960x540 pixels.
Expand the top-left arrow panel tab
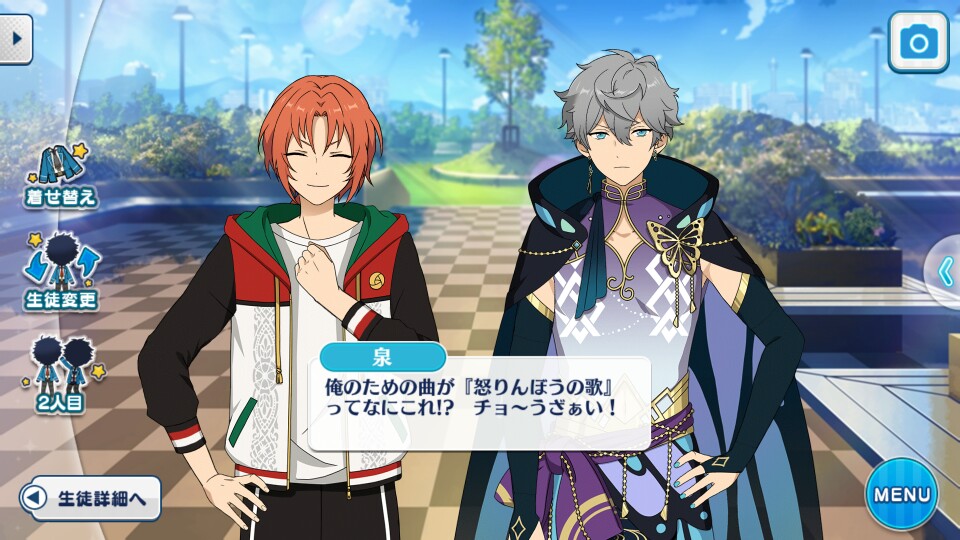pos(15,39)
